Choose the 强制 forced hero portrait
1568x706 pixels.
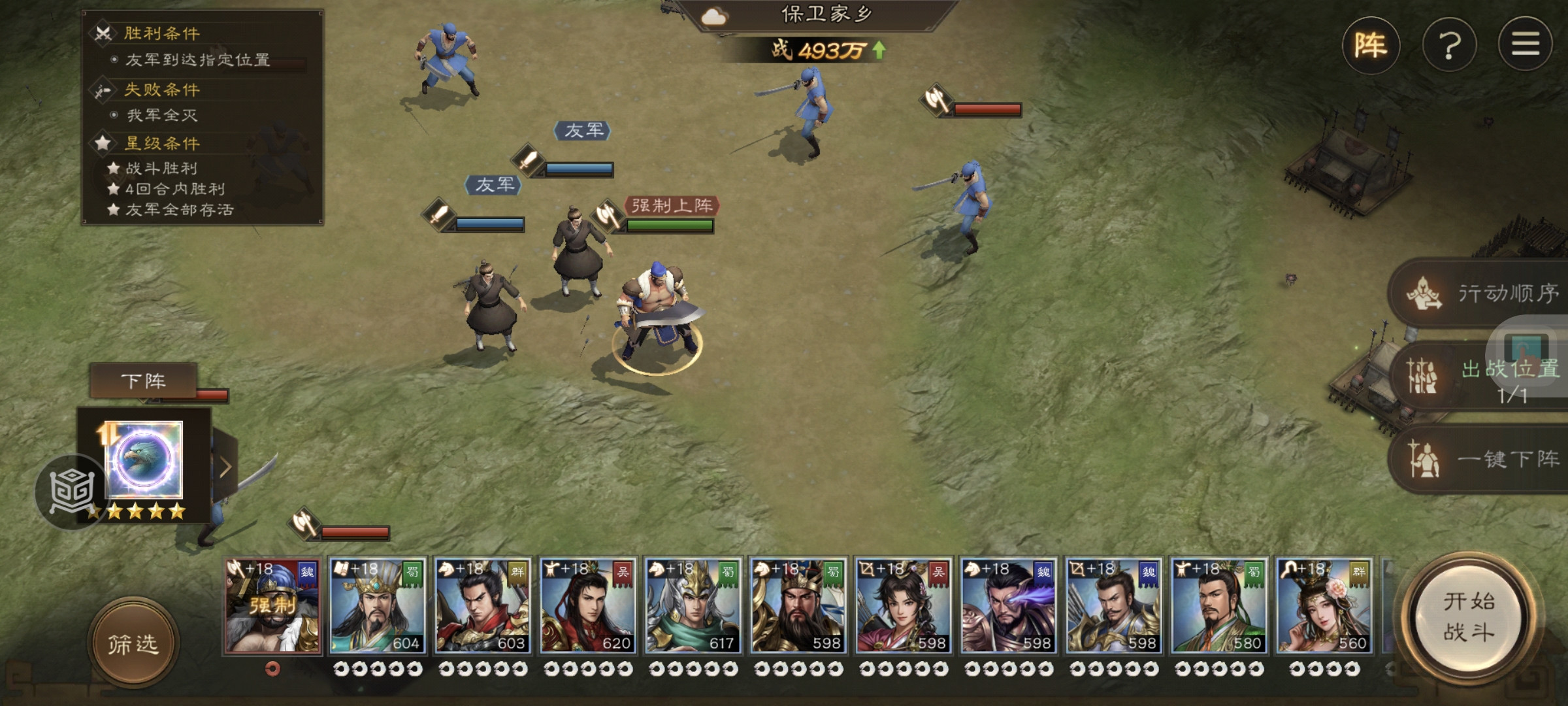click(x=273, y=605)
